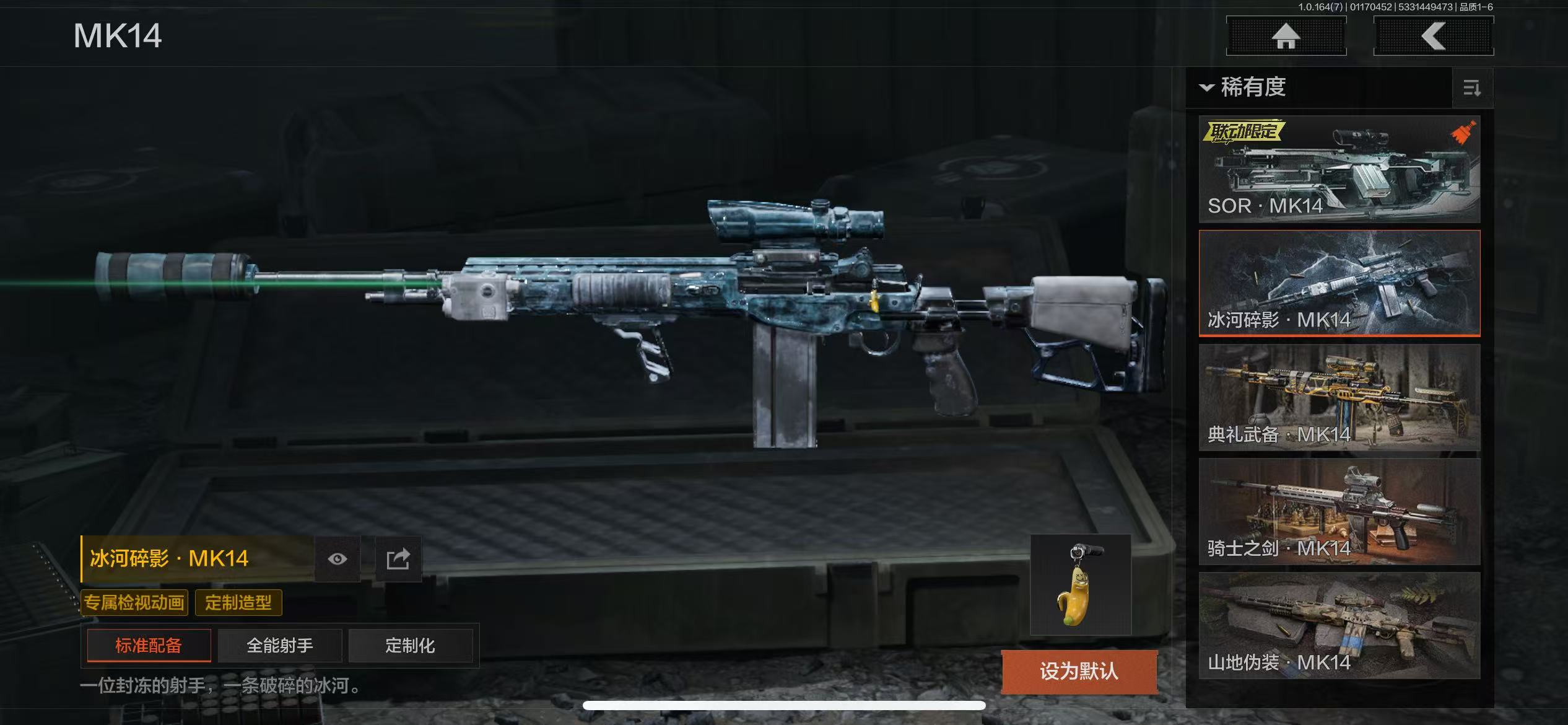Screen dimensions: 1568x725
Task: Pick the 典礼武备 · MK14 skin
Action: [x=1339, y=397]
